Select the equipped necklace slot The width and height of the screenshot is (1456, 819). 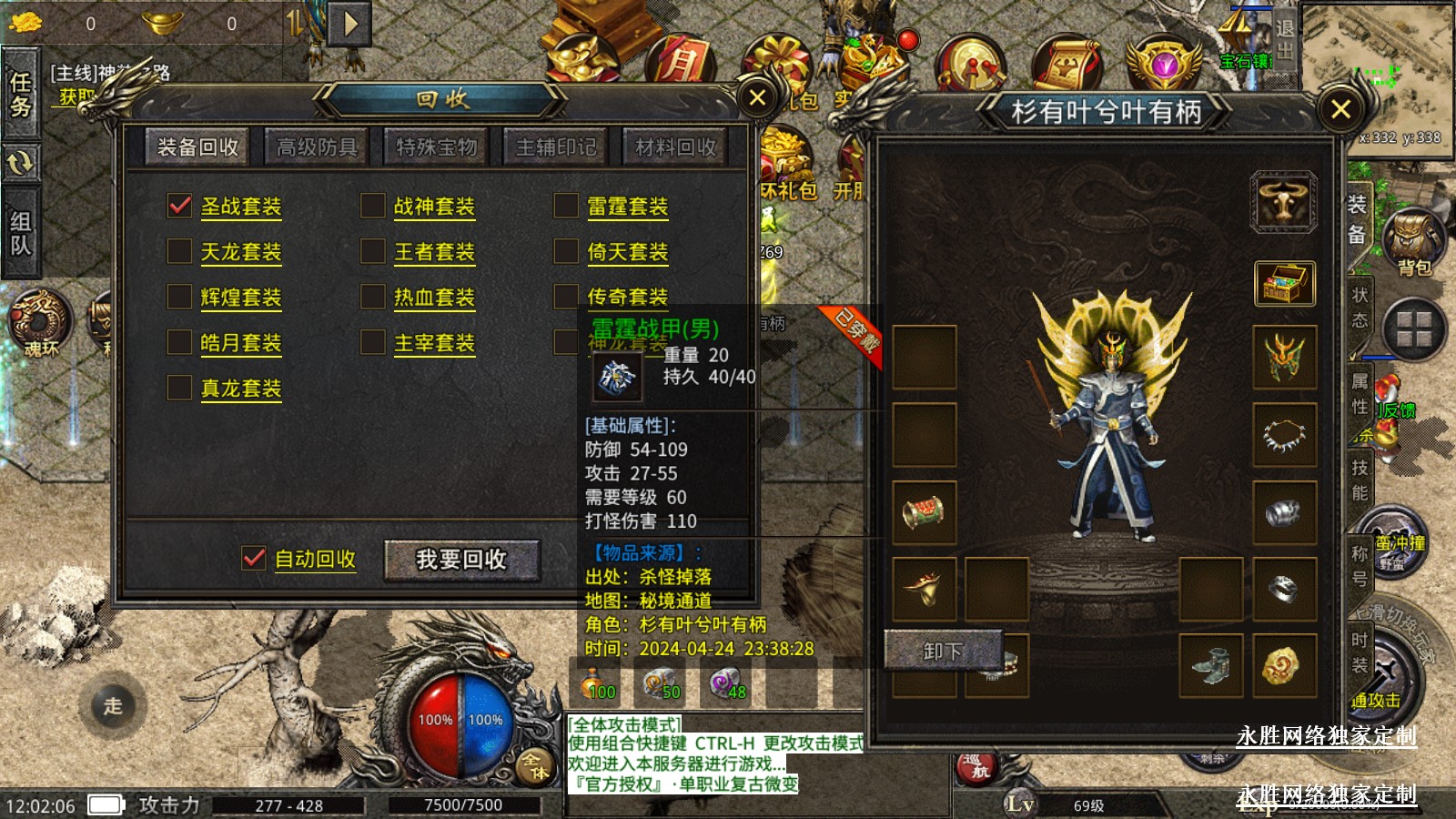point(1284,435)
